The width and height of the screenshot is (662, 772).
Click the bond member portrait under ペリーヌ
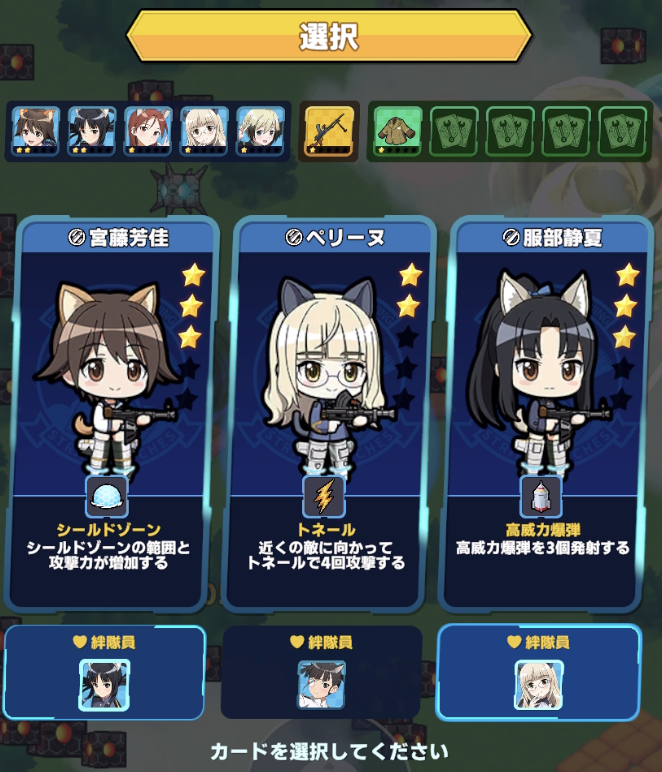[x=322, y=684]
